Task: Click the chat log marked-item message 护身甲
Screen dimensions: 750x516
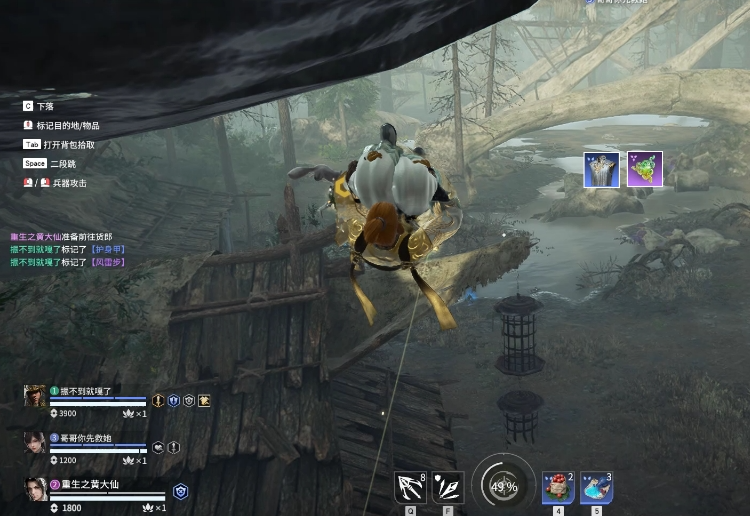Action: (68, 249)
